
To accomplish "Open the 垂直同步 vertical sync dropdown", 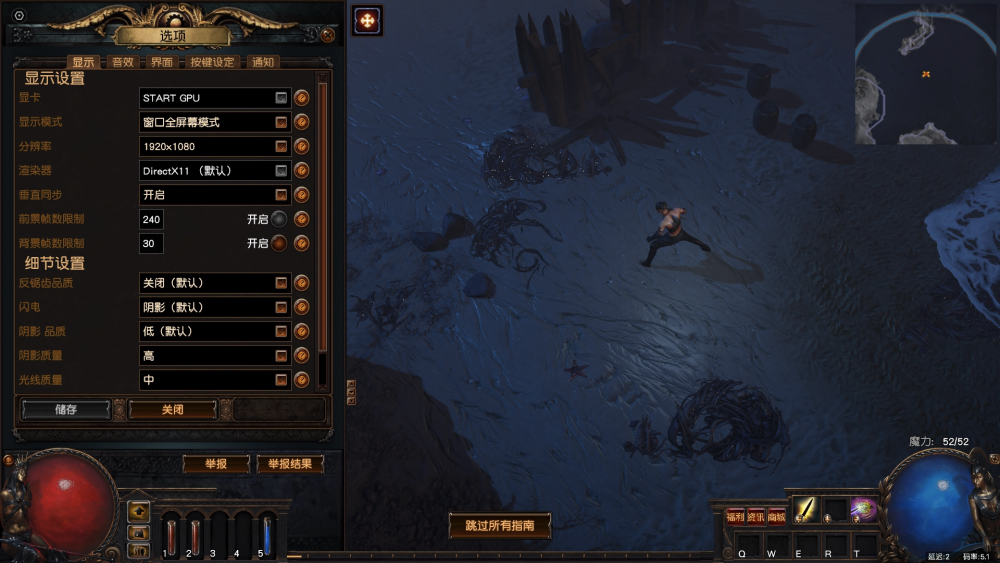I will (x=282, y=195).
